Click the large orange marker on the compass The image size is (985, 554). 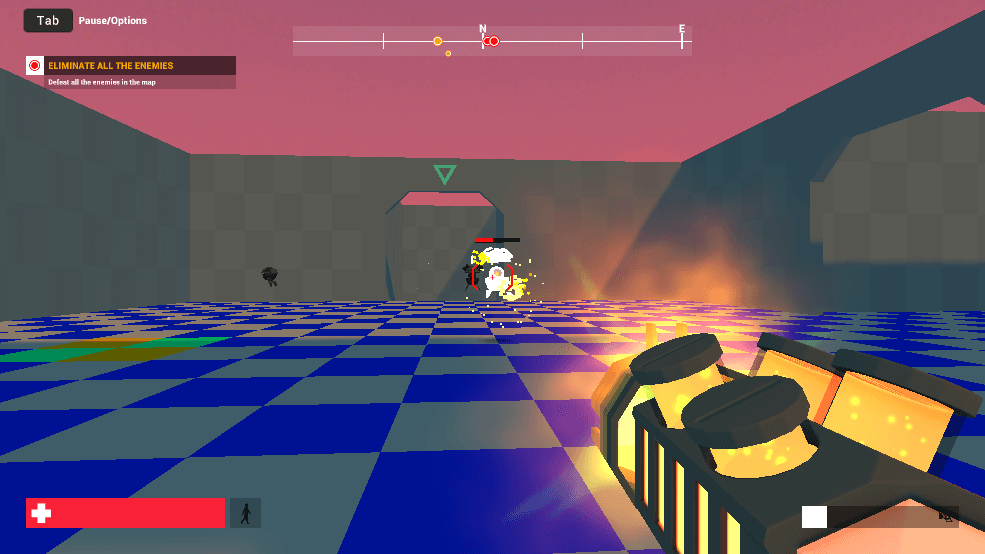point(438,41)
